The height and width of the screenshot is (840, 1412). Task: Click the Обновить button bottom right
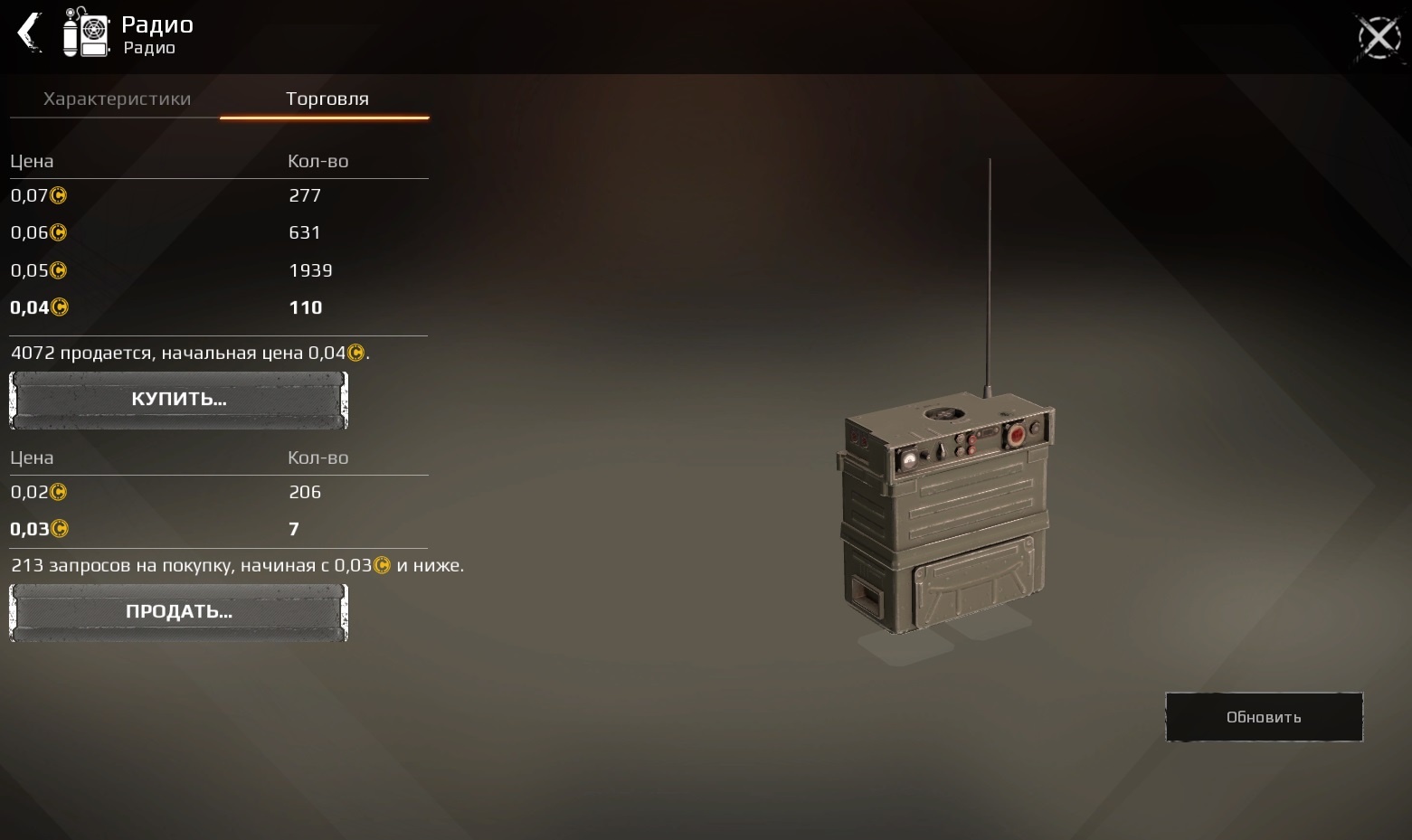coord(1263,716)
